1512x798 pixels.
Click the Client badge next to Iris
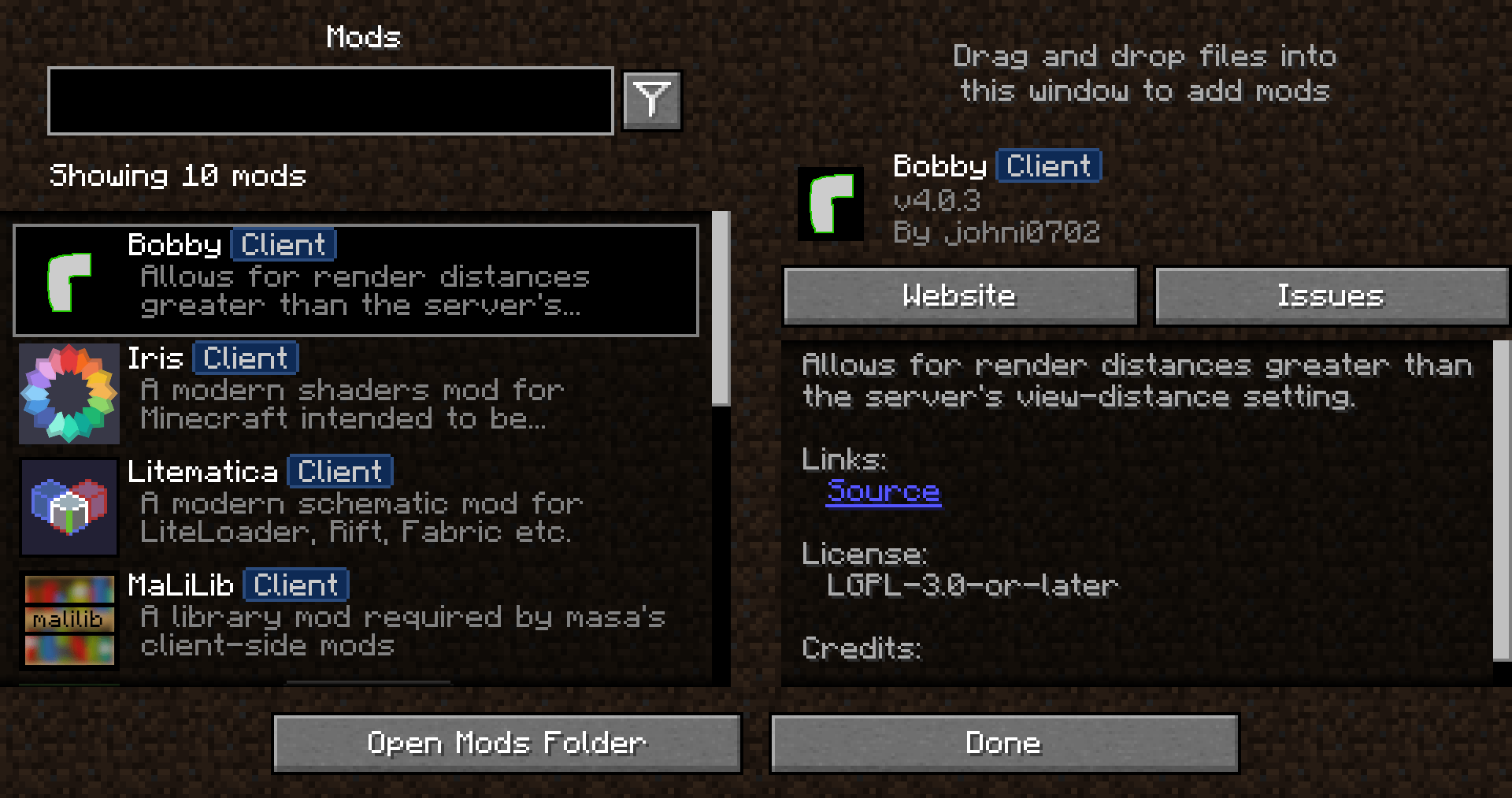(245, 358)
